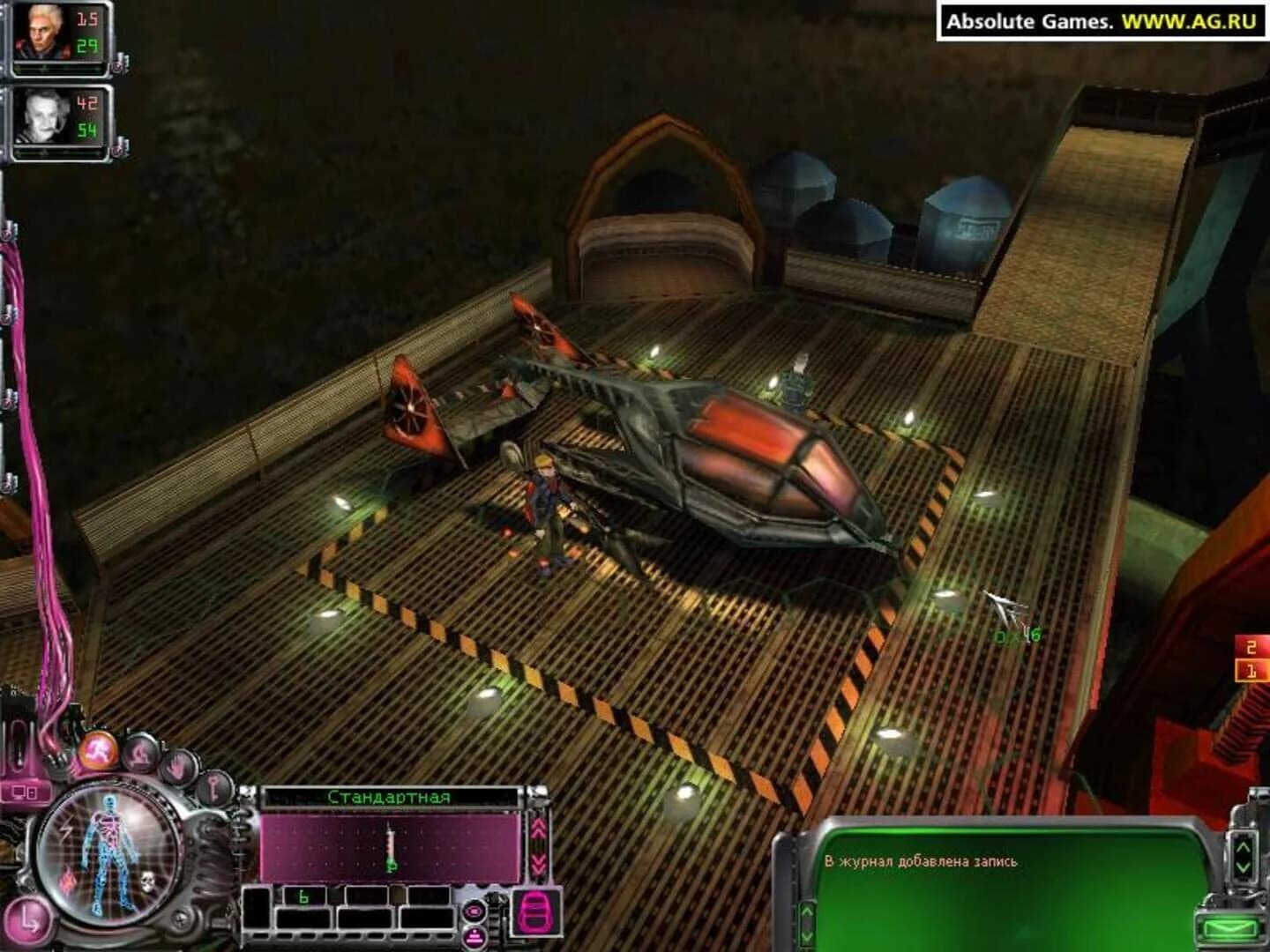The image size is (1270, 952).
Task: Click the lightning bolt on the body display
Action: tap(65, 829)
